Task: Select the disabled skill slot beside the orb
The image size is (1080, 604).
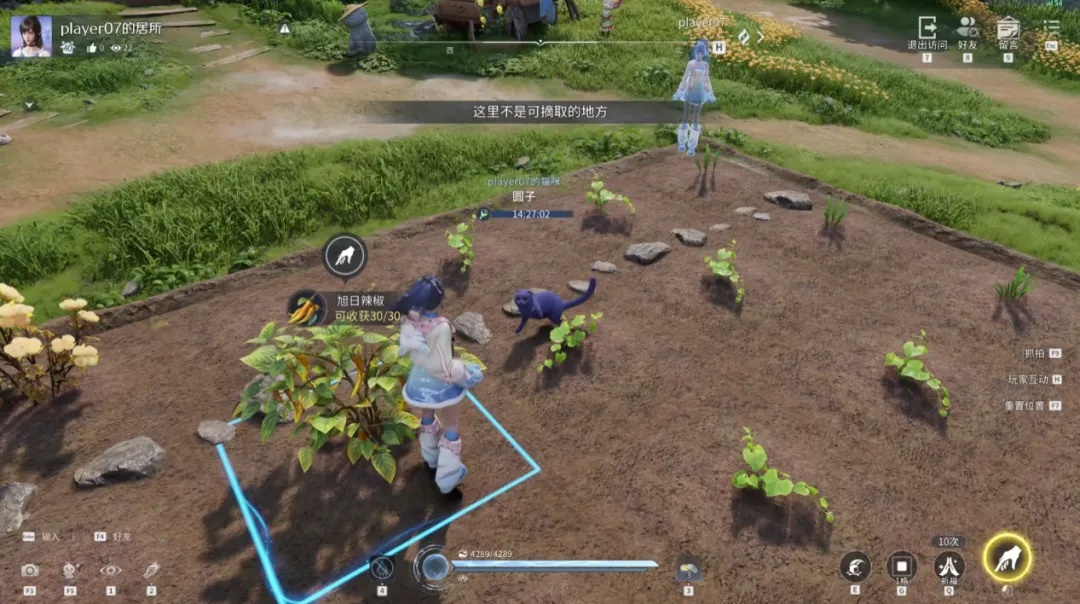Action: [382, 568]
